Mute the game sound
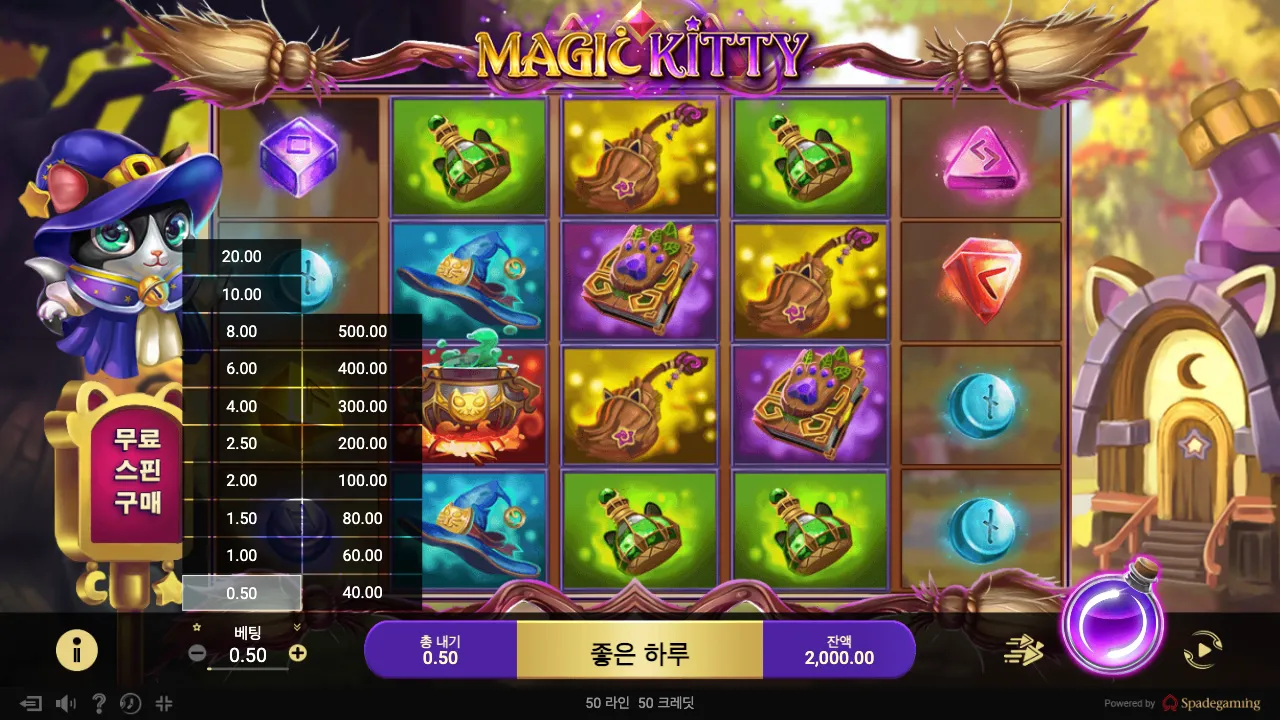Image resolution: width=1280 pixels, height=720 pixels. 64,703
